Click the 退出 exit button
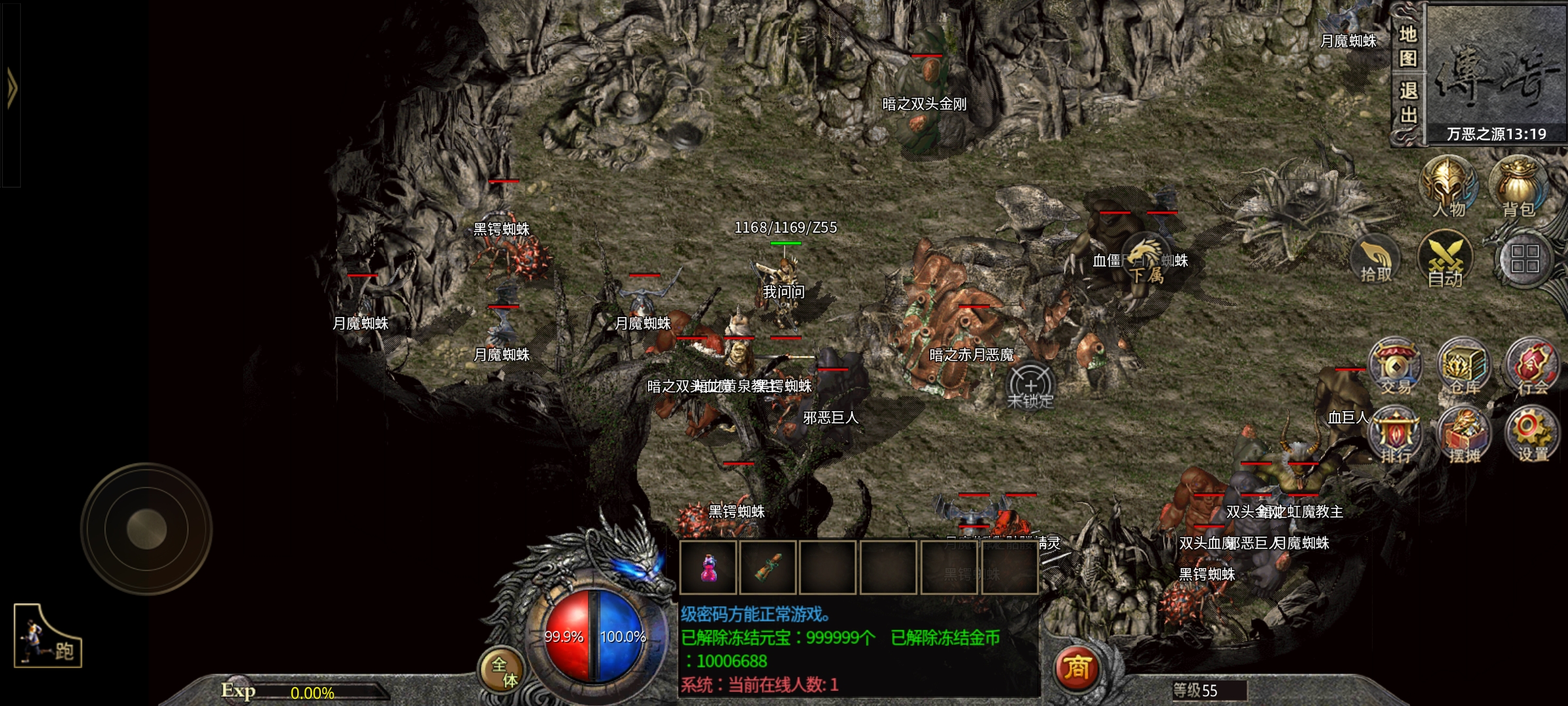This screenshot has width=1568, height=706. [1408, 103]
